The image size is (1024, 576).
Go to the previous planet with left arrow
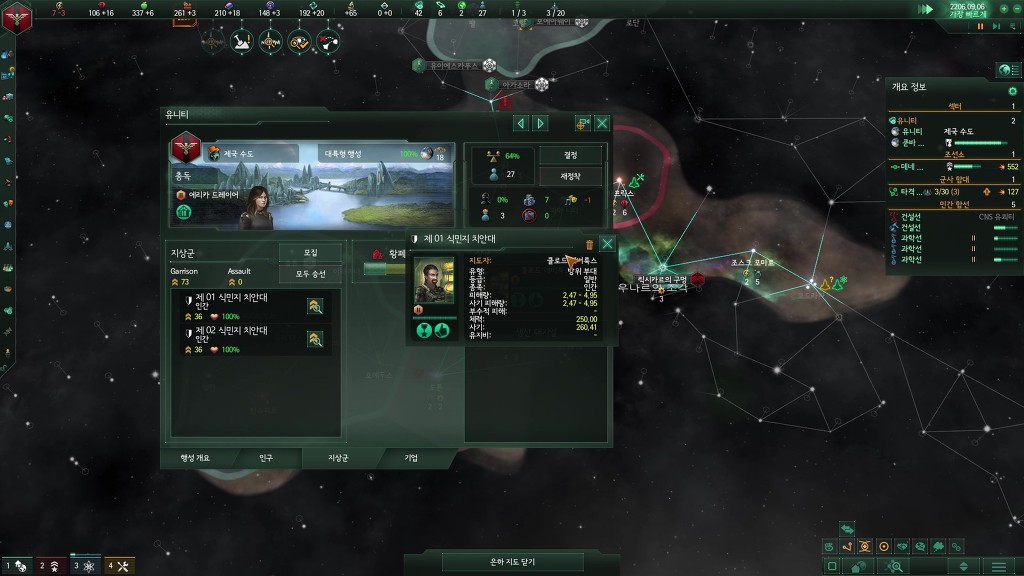[521, 123]
